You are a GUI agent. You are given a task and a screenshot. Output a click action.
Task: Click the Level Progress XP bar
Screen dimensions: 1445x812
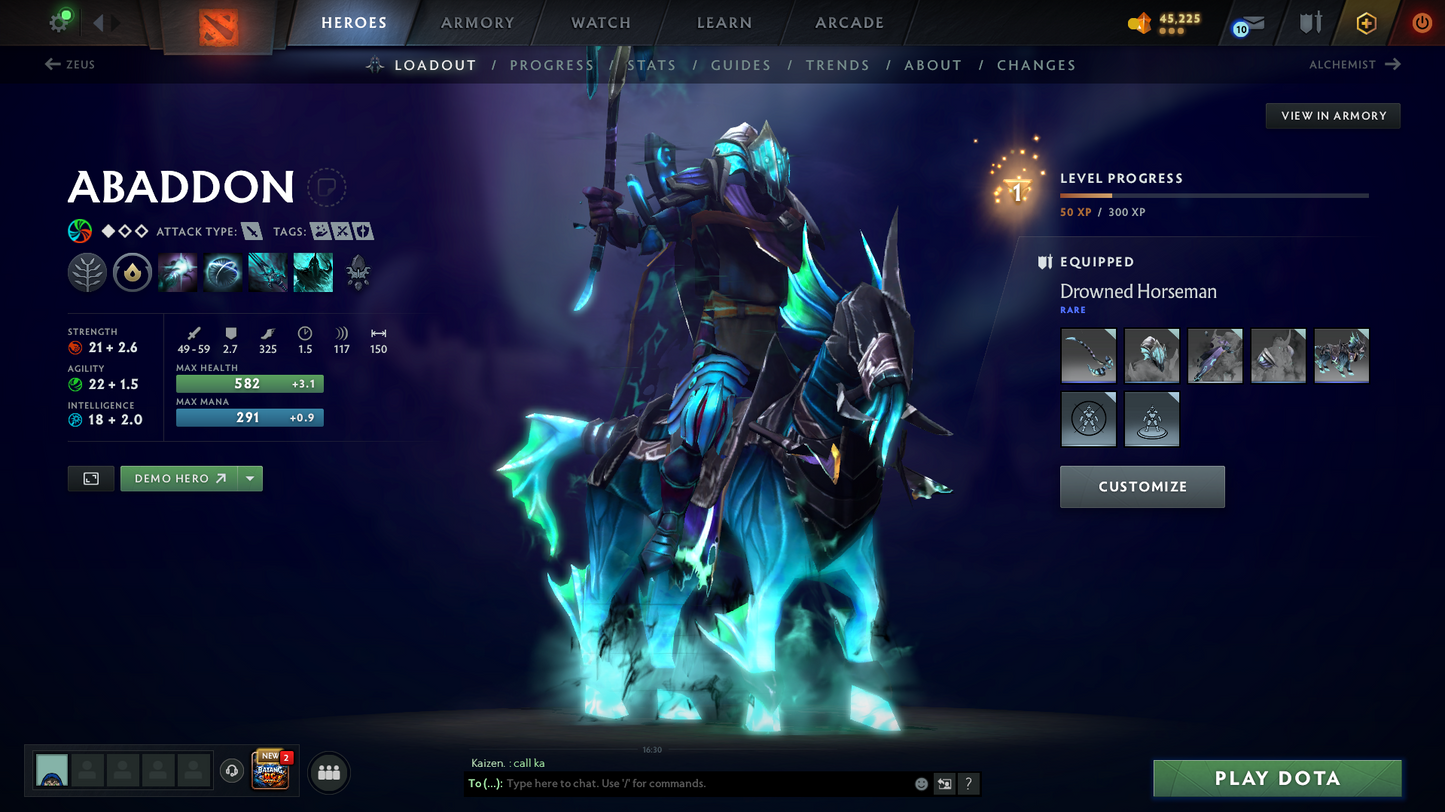[x=1213, y=196]
